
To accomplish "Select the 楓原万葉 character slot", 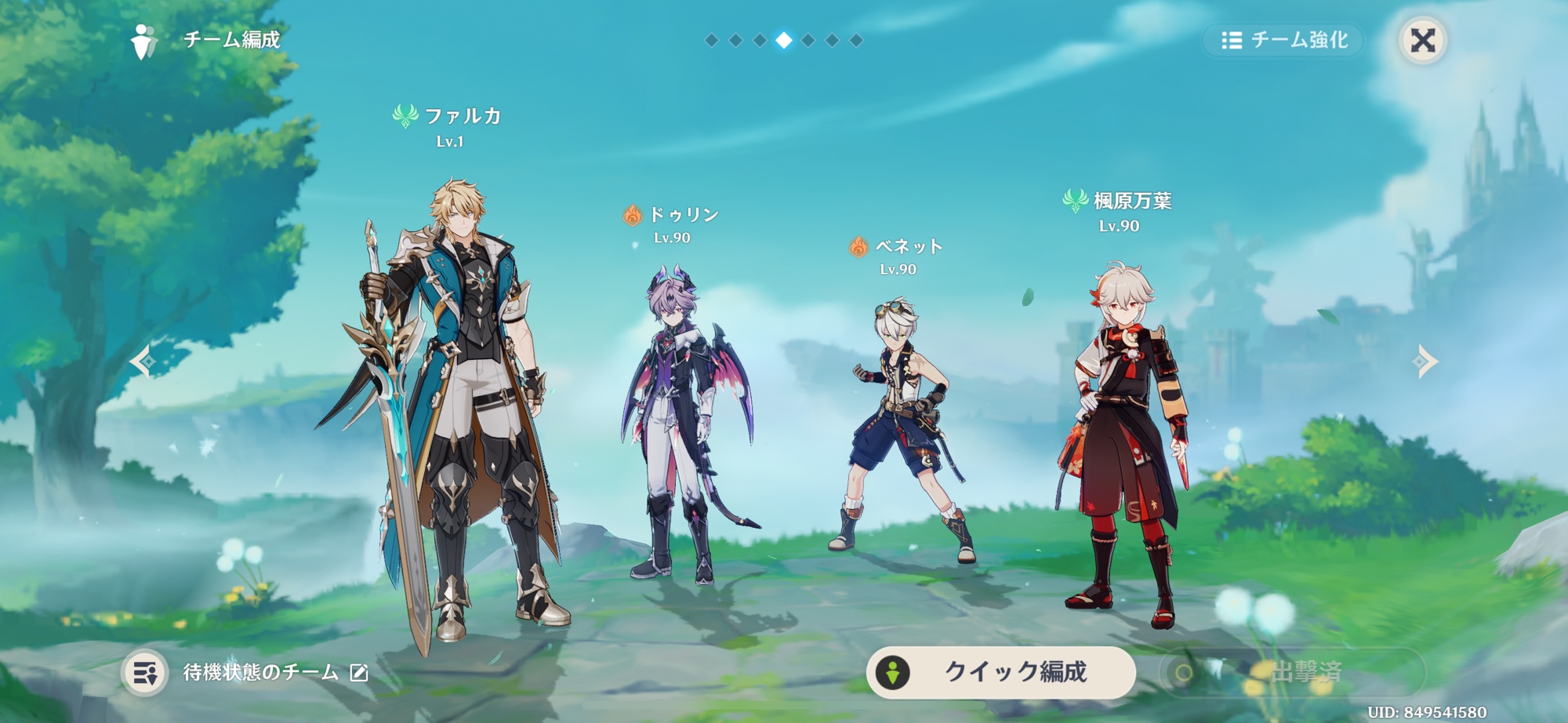I will click(1125, 439).
